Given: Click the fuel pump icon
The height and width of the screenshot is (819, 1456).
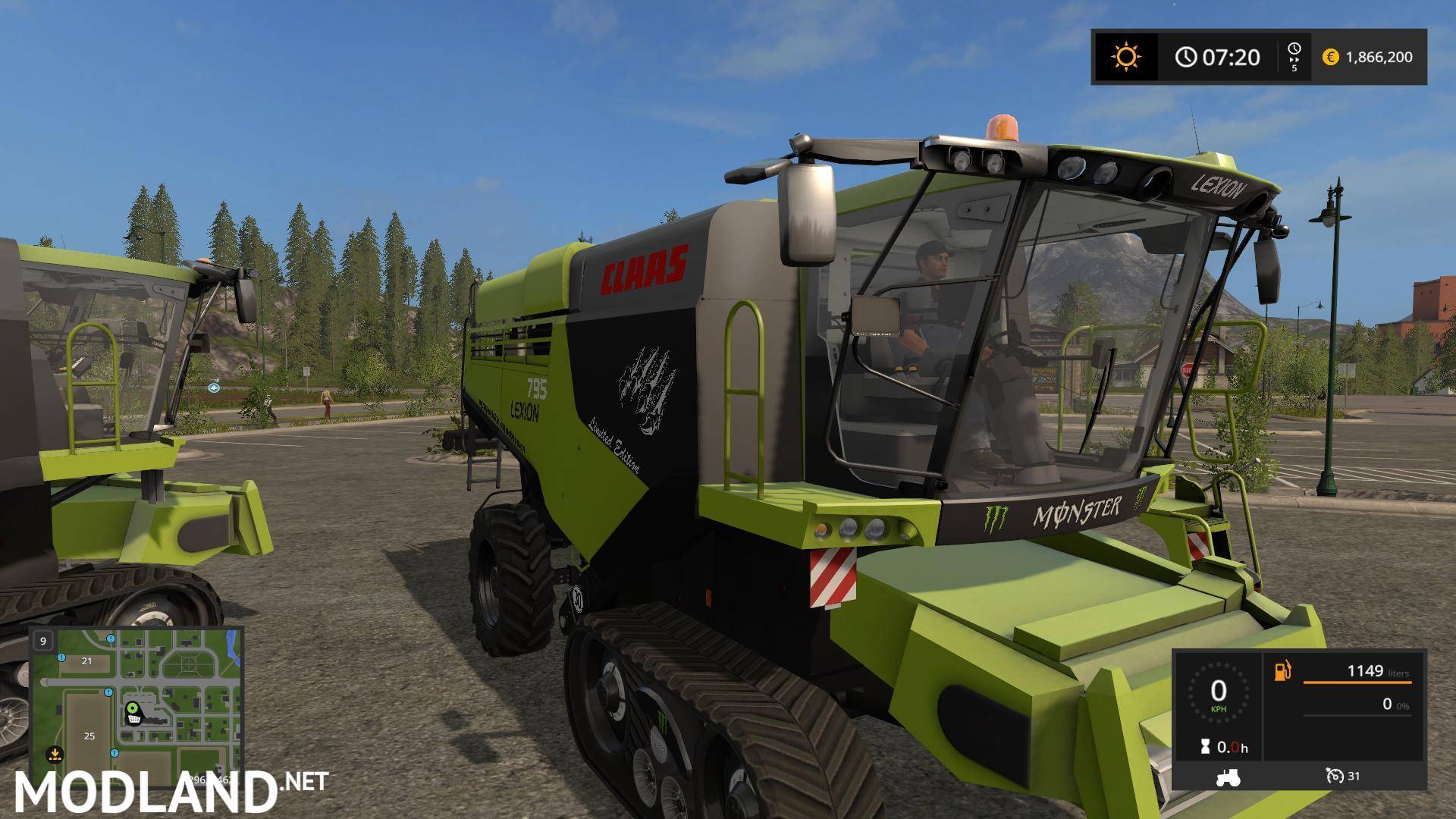Looking at the screenshot, I should (1282, 670).
